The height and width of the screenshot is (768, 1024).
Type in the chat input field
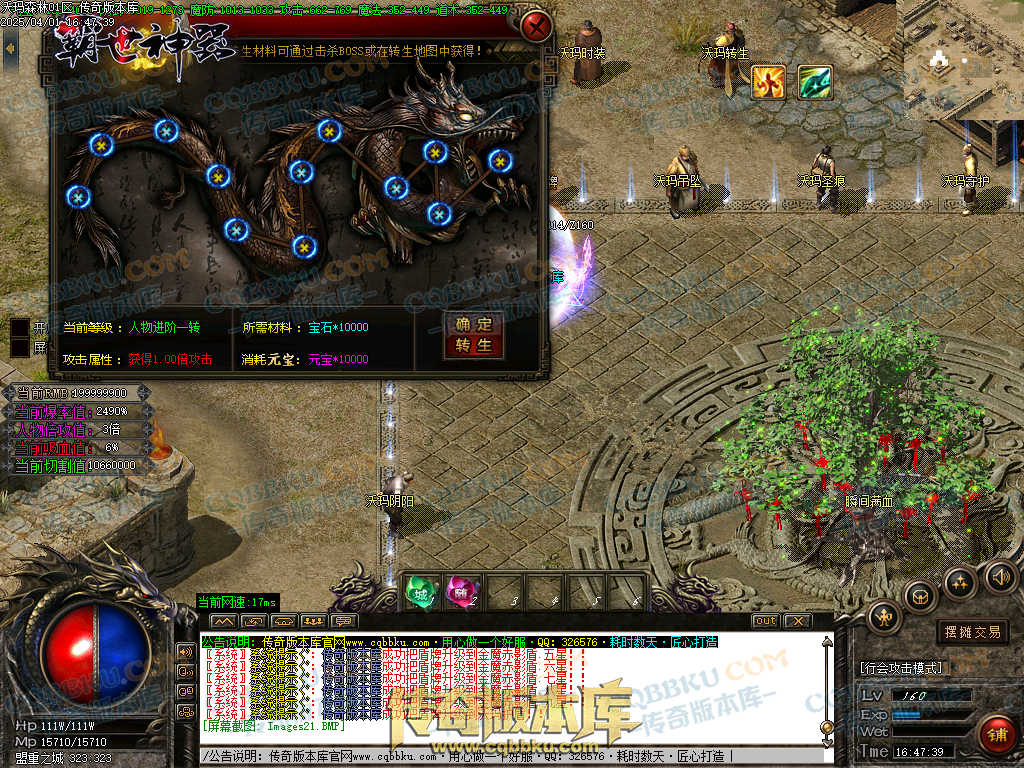point(500,757)
